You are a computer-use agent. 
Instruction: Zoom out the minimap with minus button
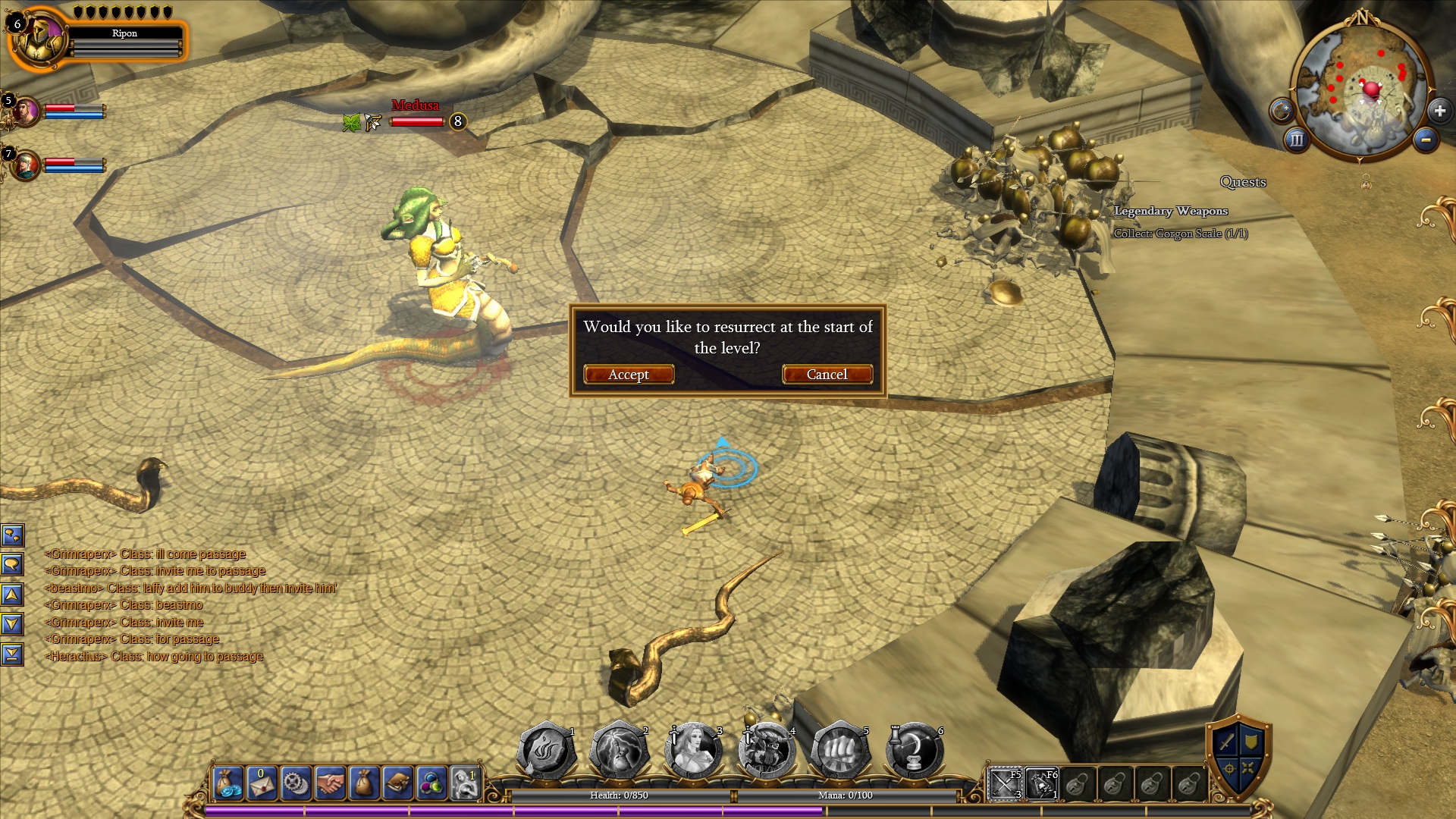pos(1426,140)
